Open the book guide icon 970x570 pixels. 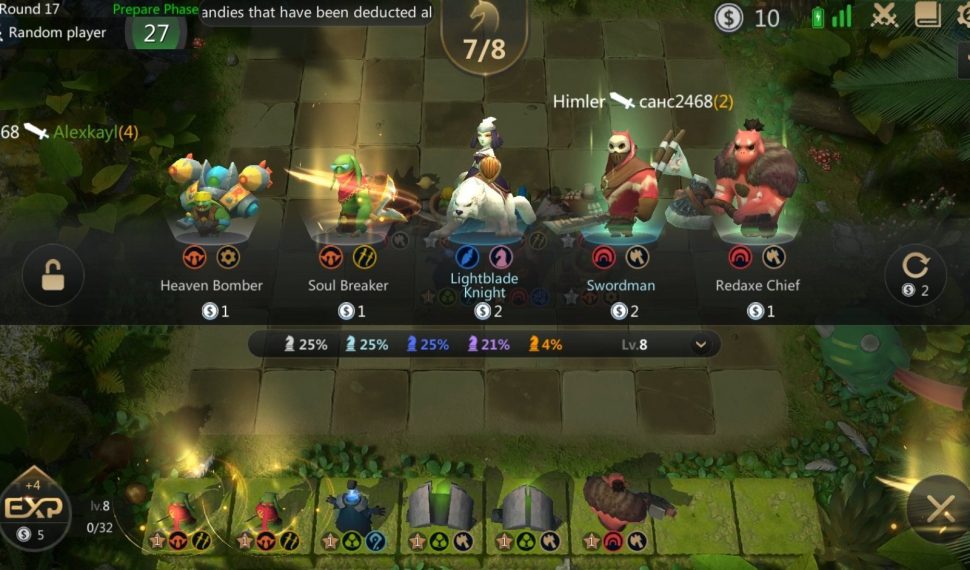point(927,15)
